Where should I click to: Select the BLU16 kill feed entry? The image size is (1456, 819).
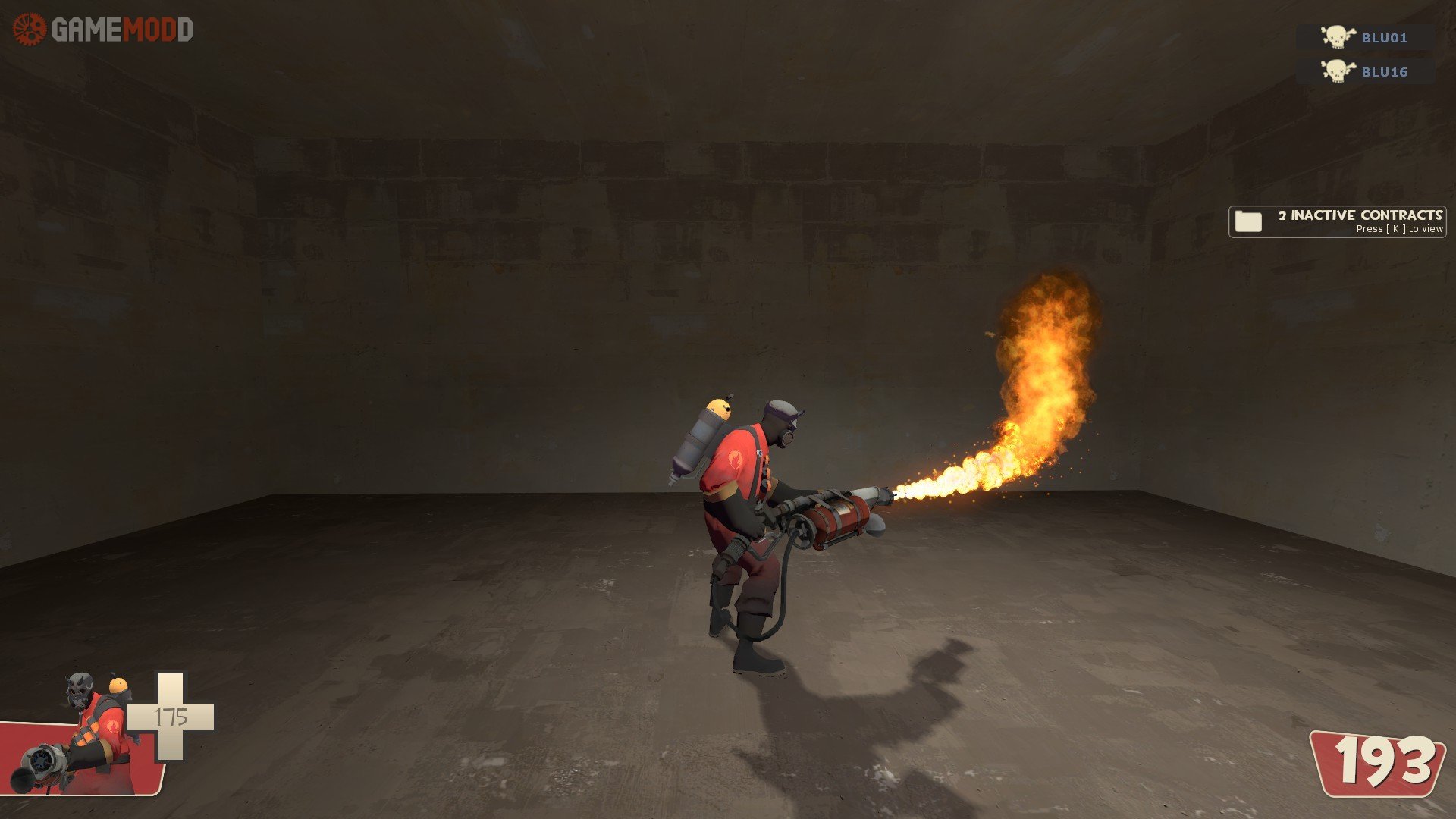coord(1365,71)
